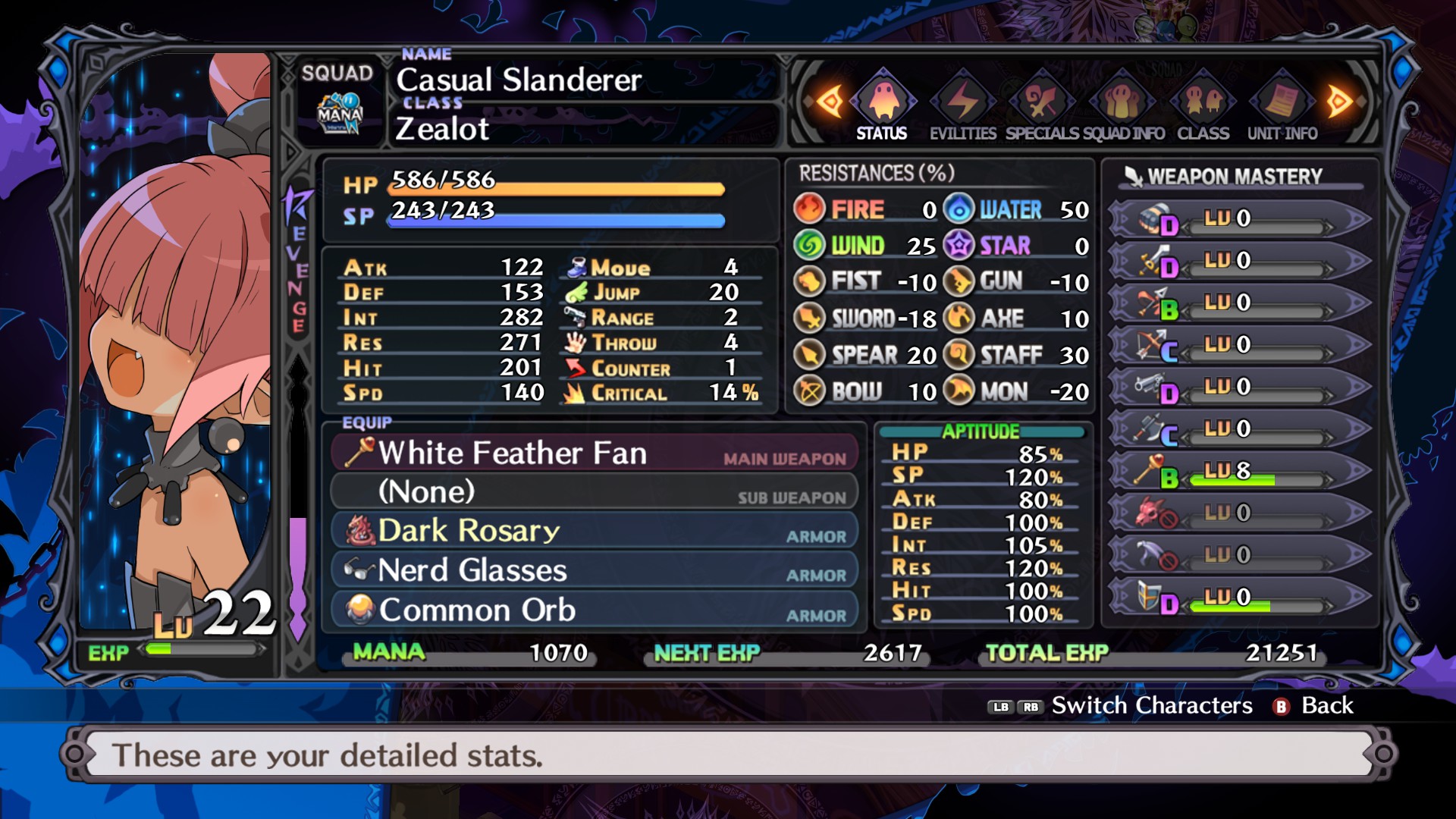Click the right orange tab arrow
The width and height of the screenshot is (1456, 819).
pos(1339,101)
